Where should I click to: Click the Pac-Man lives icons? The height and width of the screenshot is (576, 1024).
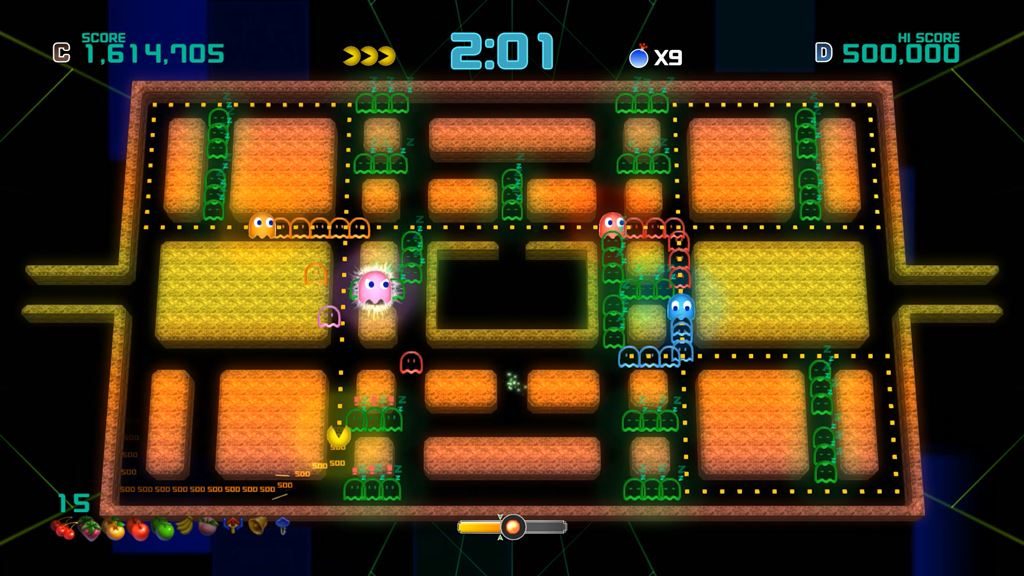[369, 56]
